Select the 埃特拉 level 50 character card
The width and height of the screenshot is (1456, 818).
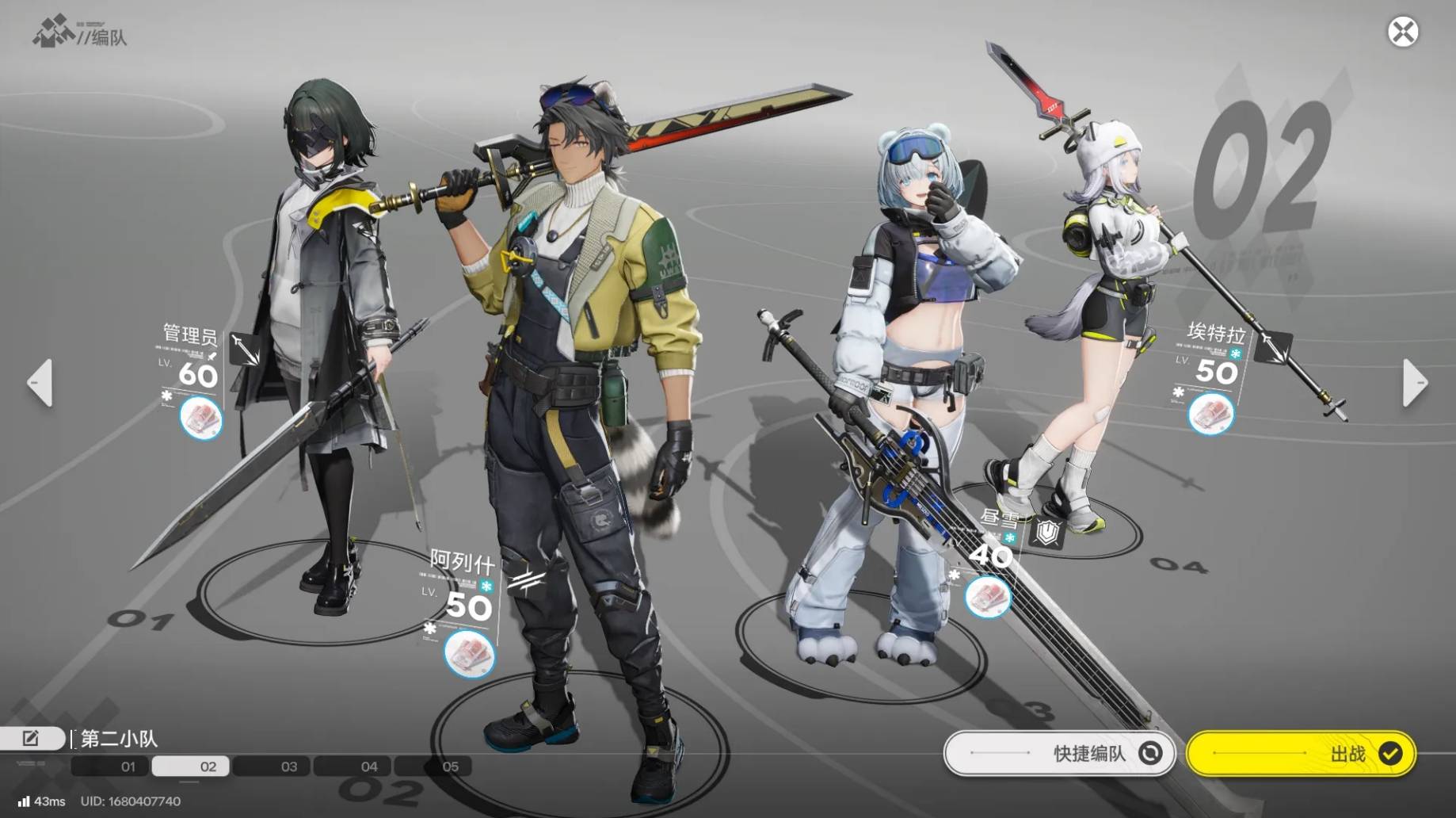coord(1213,361)
